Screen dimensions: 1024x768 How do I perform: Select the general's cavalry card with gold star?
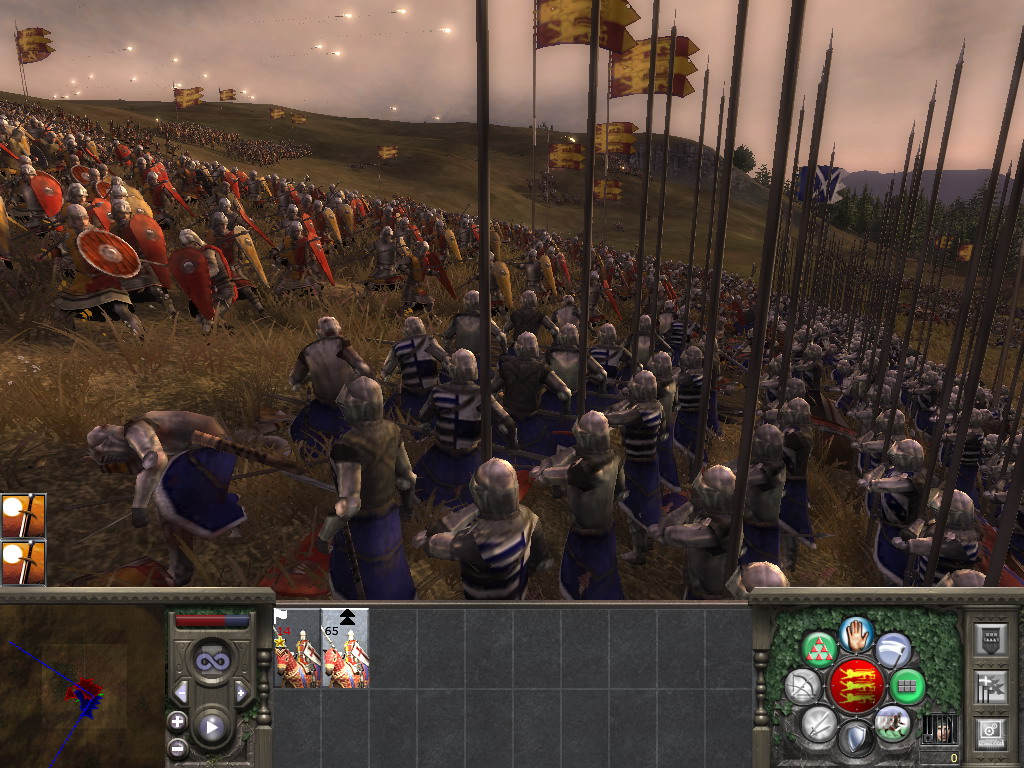(x=297, y=648)
